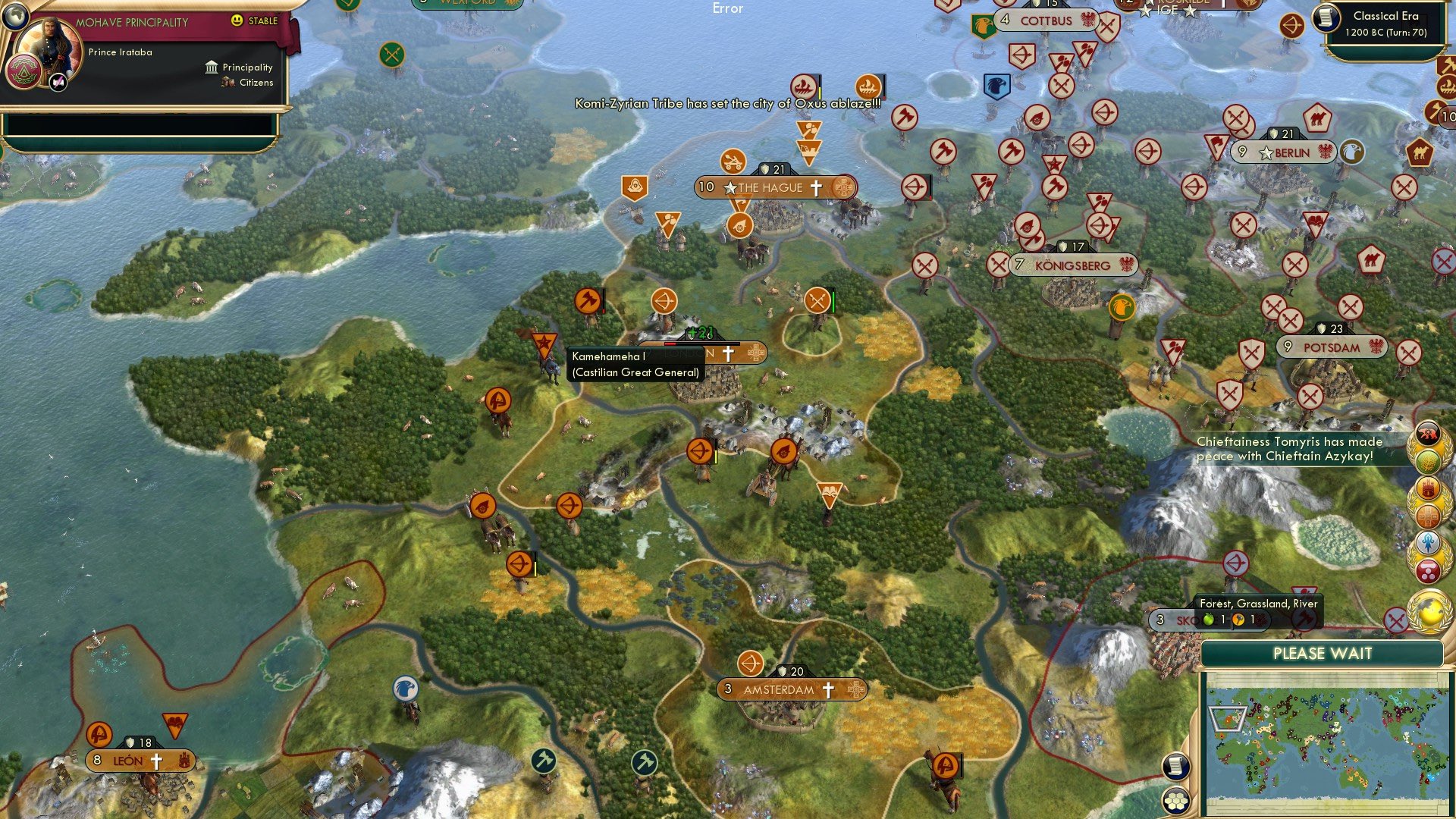Click the minimap to move the view

coord(1329,739)
